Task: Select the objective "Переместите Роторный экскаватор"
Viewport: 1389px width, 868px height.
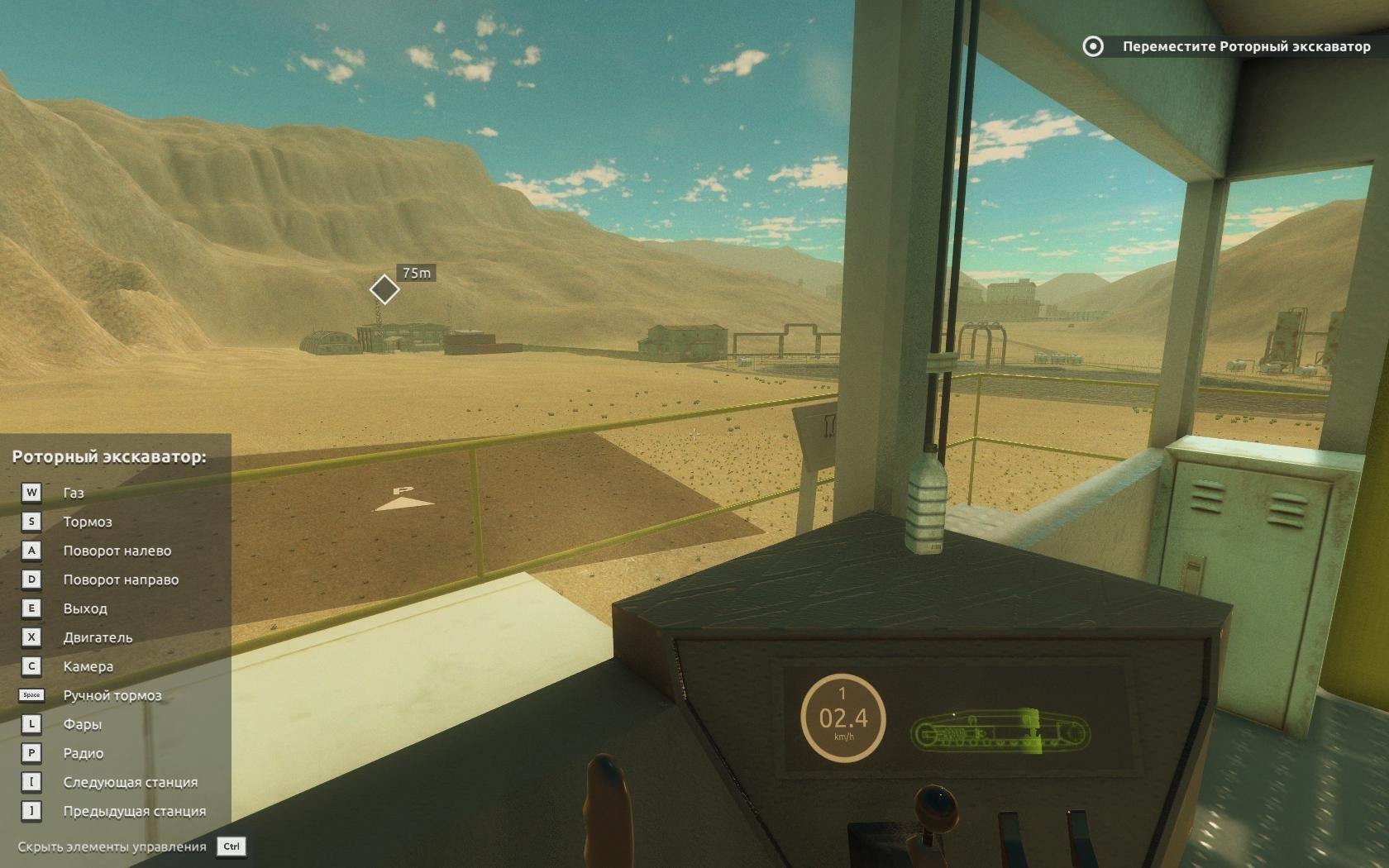Action: coord(1245,46)
